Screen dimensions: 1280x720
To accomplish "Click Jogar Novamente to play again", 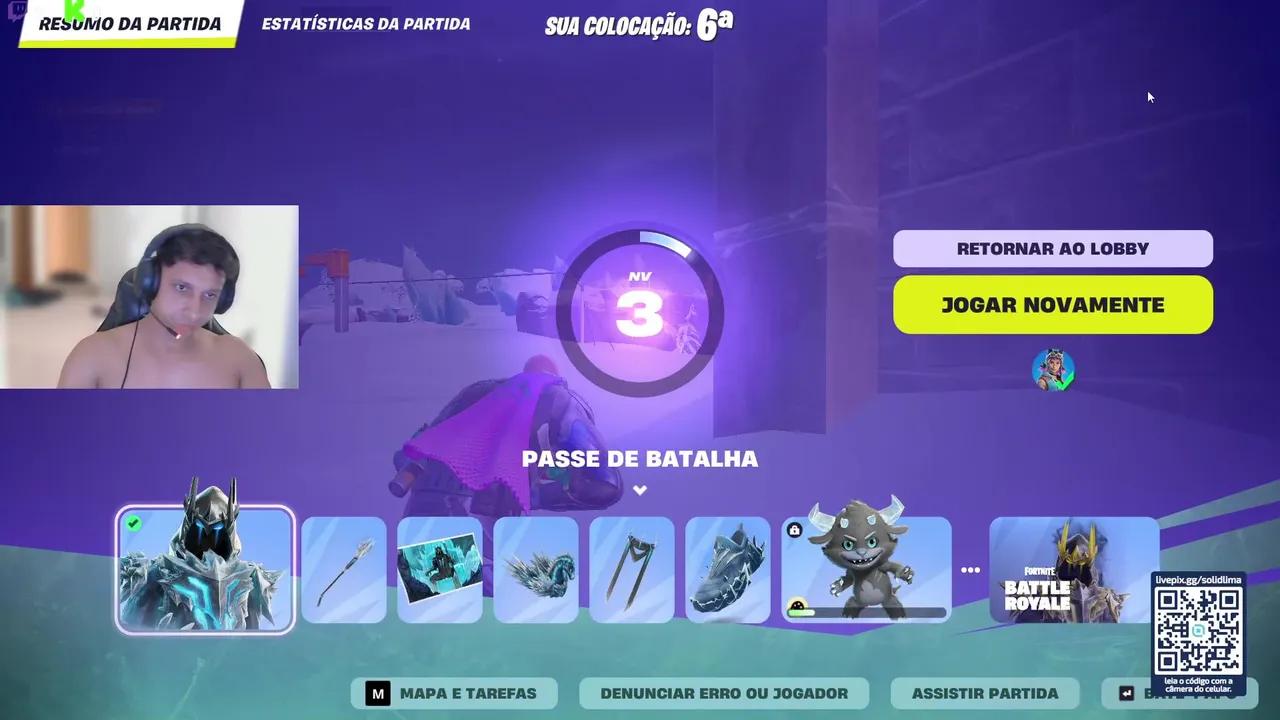I will pyautogui.click(x=1053, y=305).
